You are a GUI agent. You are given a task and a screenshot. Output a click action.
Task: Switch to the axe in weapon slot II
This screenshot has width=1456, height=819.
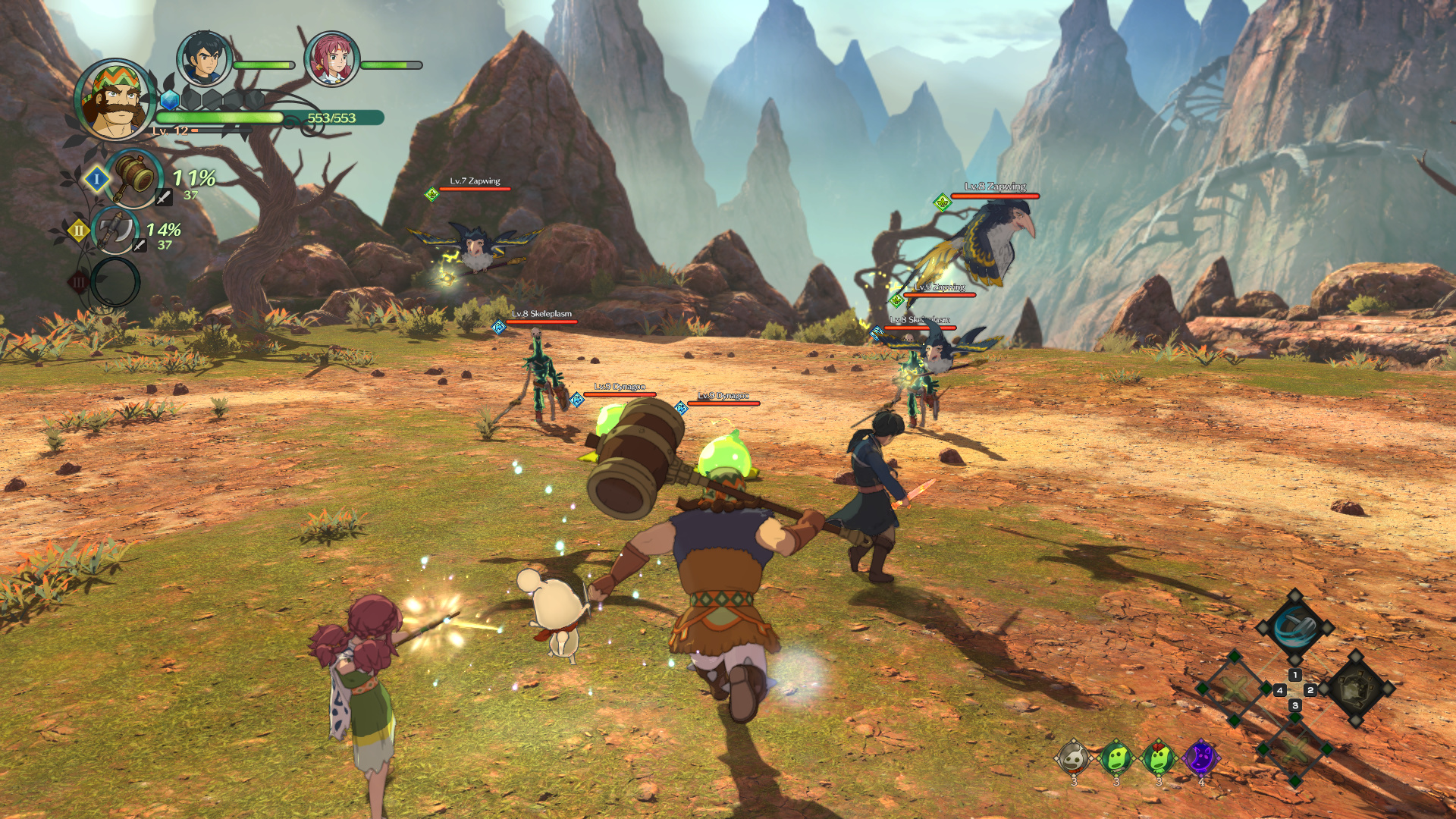[x=116, y=231]
